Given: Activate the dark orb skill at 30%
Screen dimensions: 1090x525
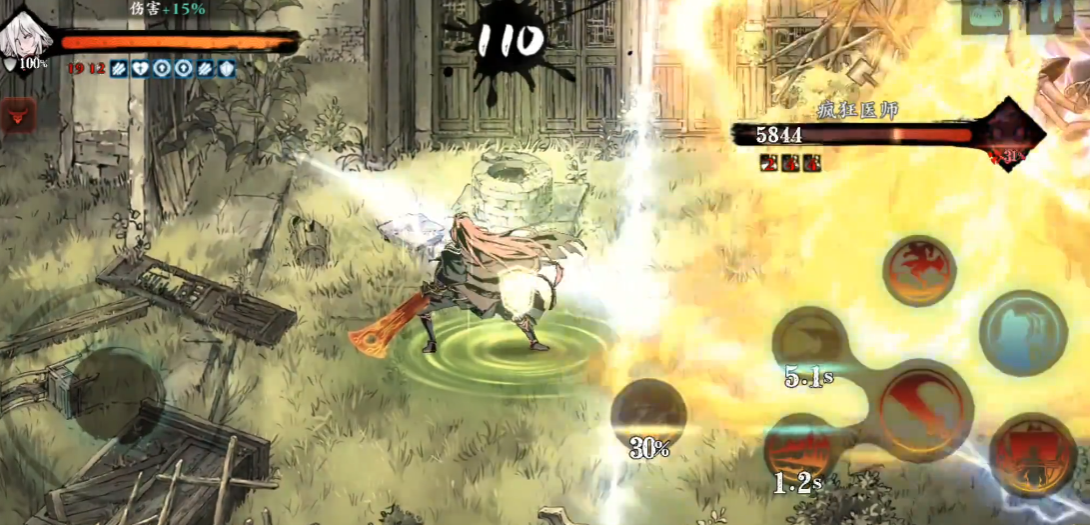Looking at the screenshot, I should click(648, 418).
